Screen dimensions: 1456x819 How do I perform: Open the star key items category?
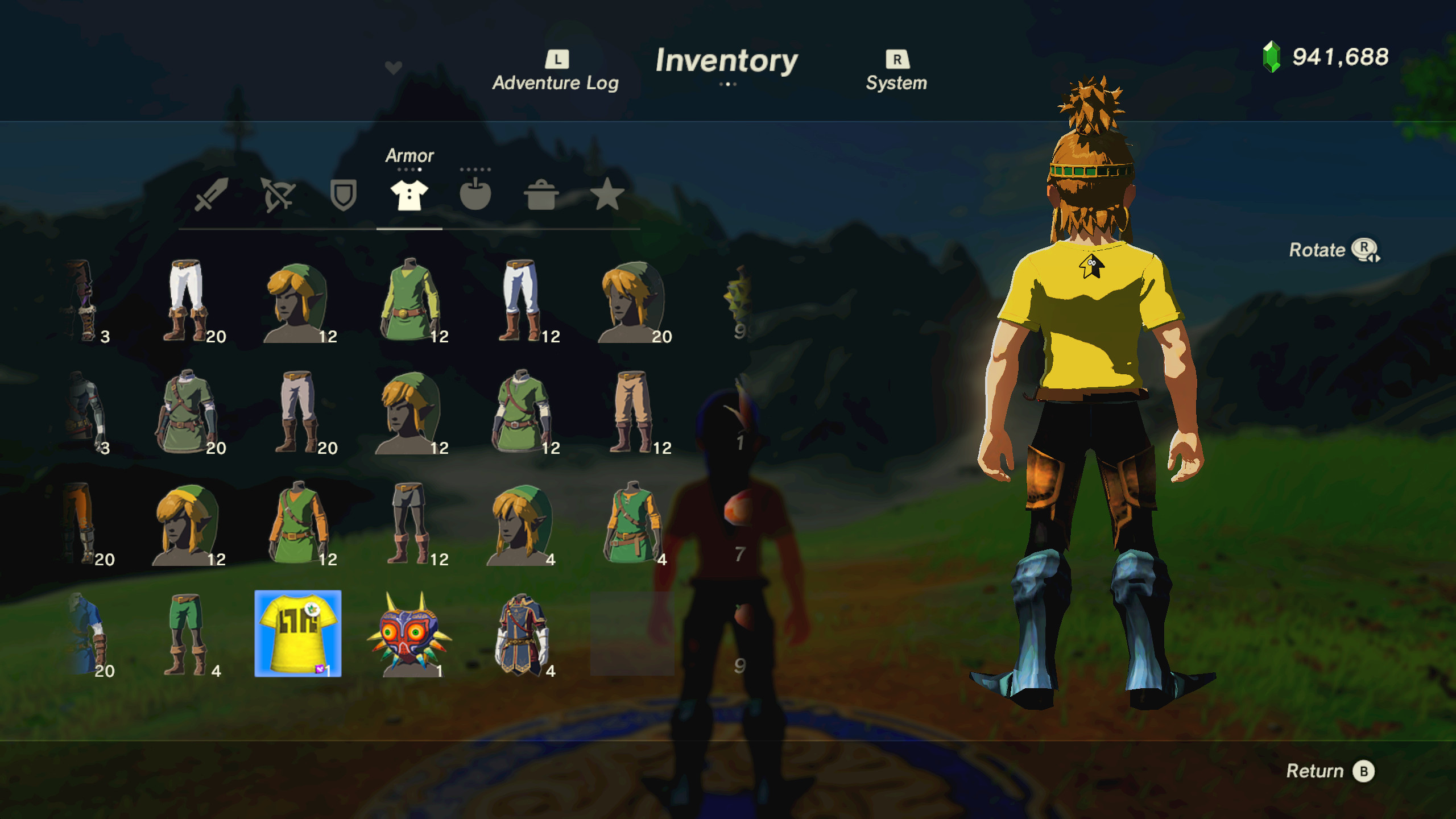(x=606, y=196)
